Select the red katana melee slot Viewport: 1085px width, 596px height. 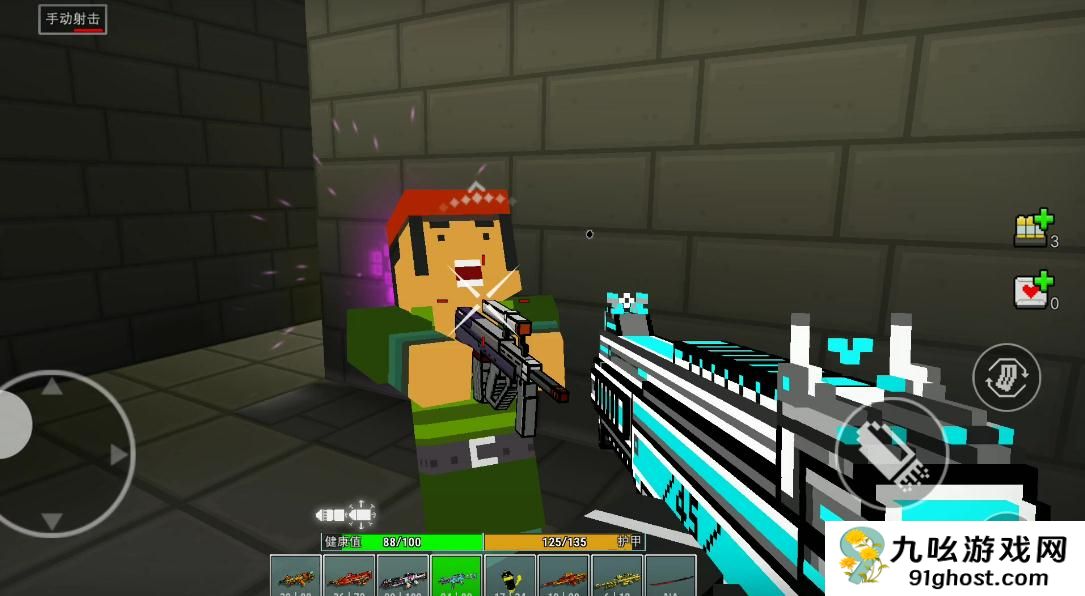671,576
